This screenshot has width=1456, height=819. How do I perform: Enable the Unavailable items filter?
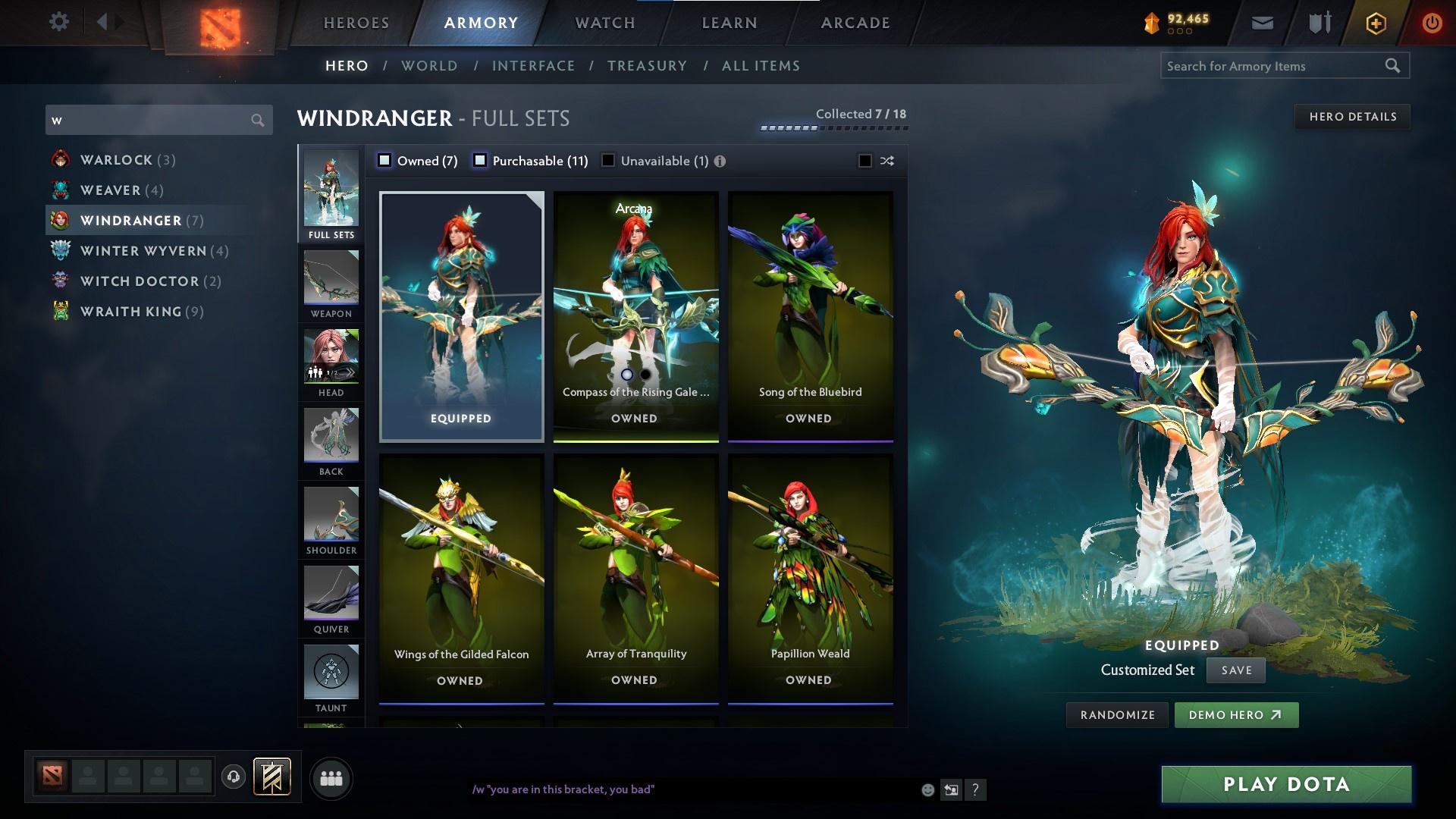coord(607,160)
